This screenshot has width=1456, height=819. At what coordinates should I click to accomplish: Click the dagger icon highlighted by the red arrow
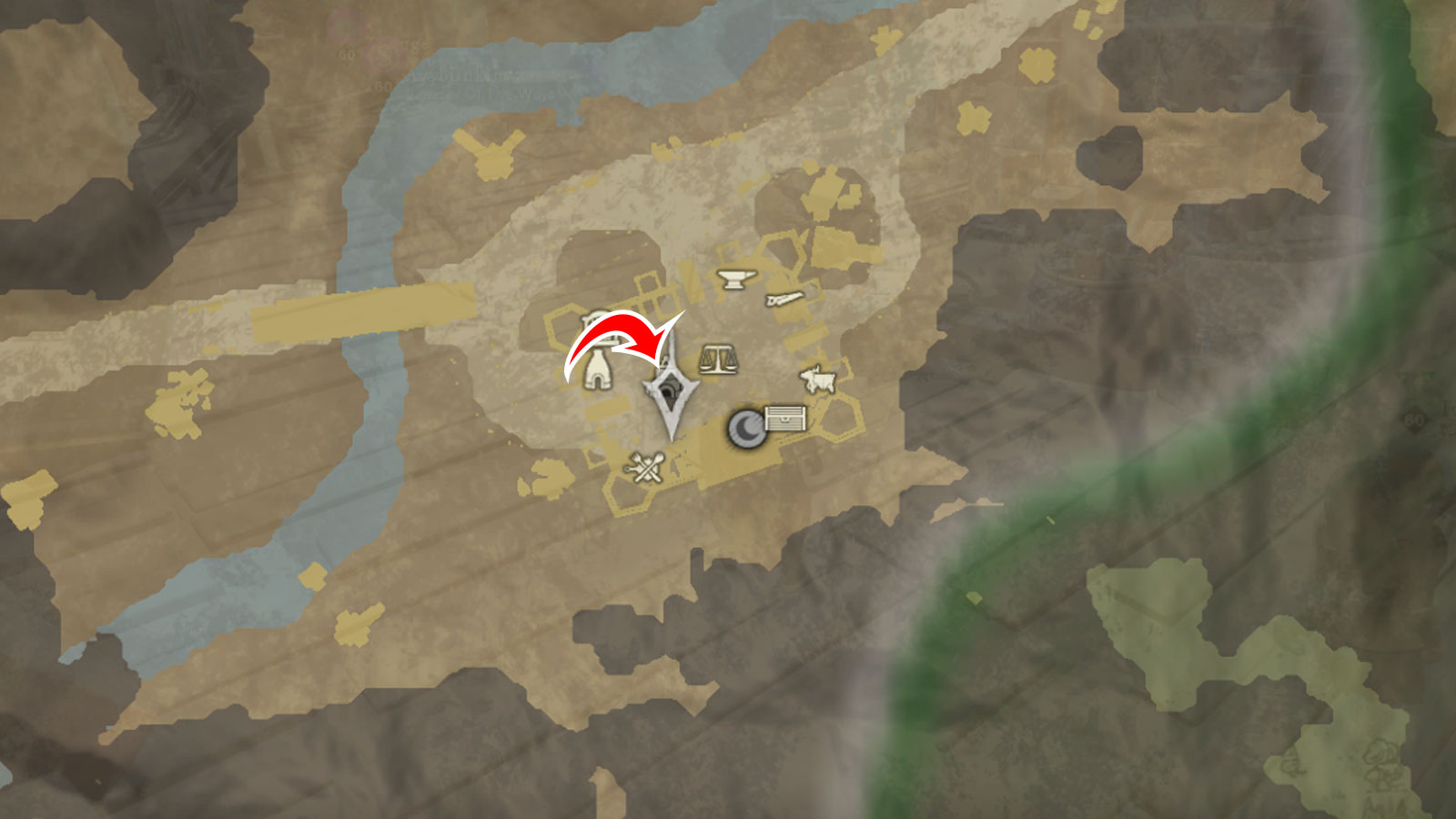(671, 391)
